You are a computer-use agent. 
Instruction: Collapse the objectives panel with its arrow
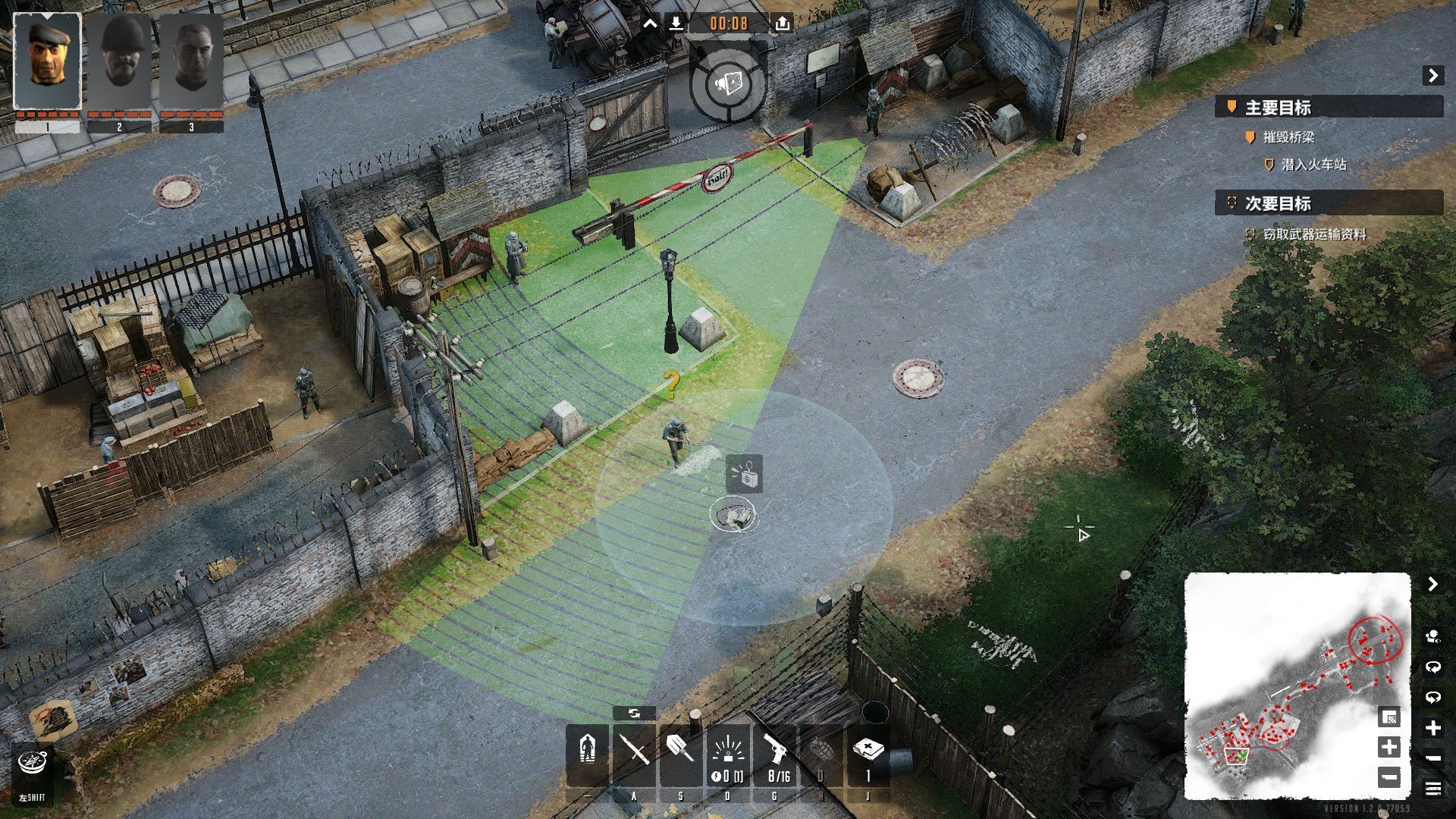click(x=1432, y=75)
